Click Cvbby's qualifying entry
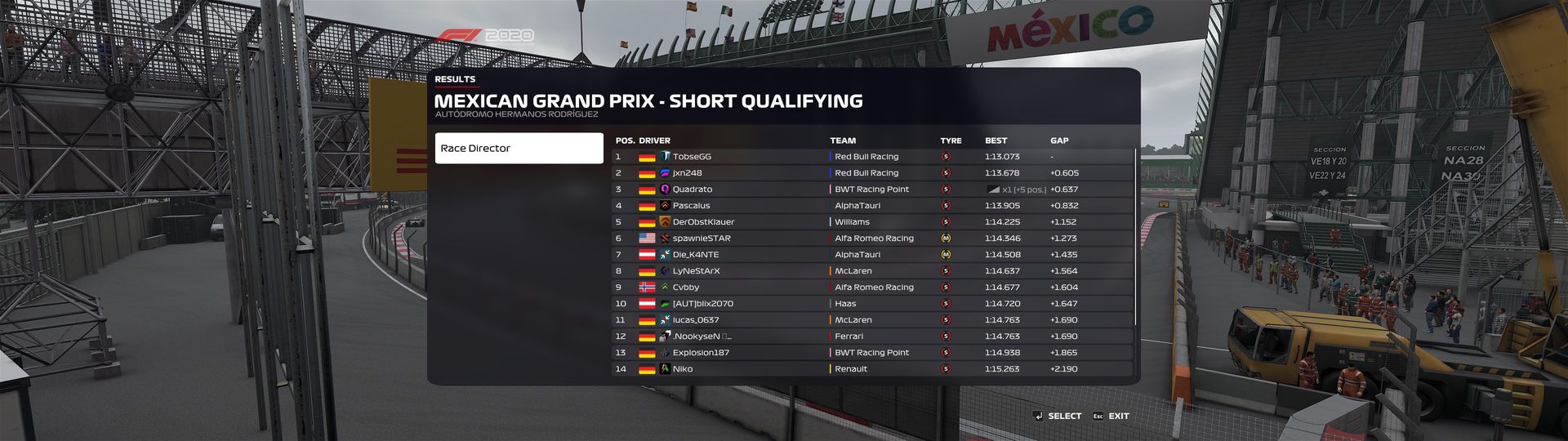The image size is (1568, 441). (871, 287)
